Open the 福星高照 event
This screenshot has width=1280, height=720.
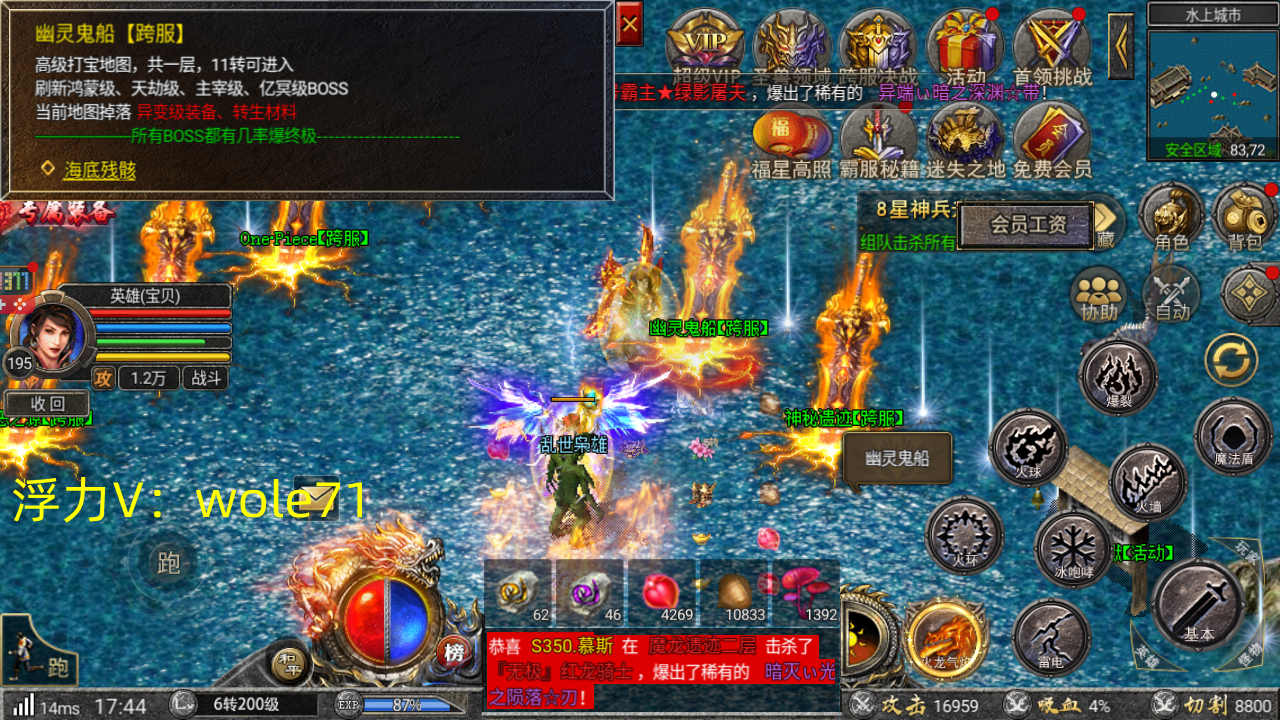tap(792, 142)
